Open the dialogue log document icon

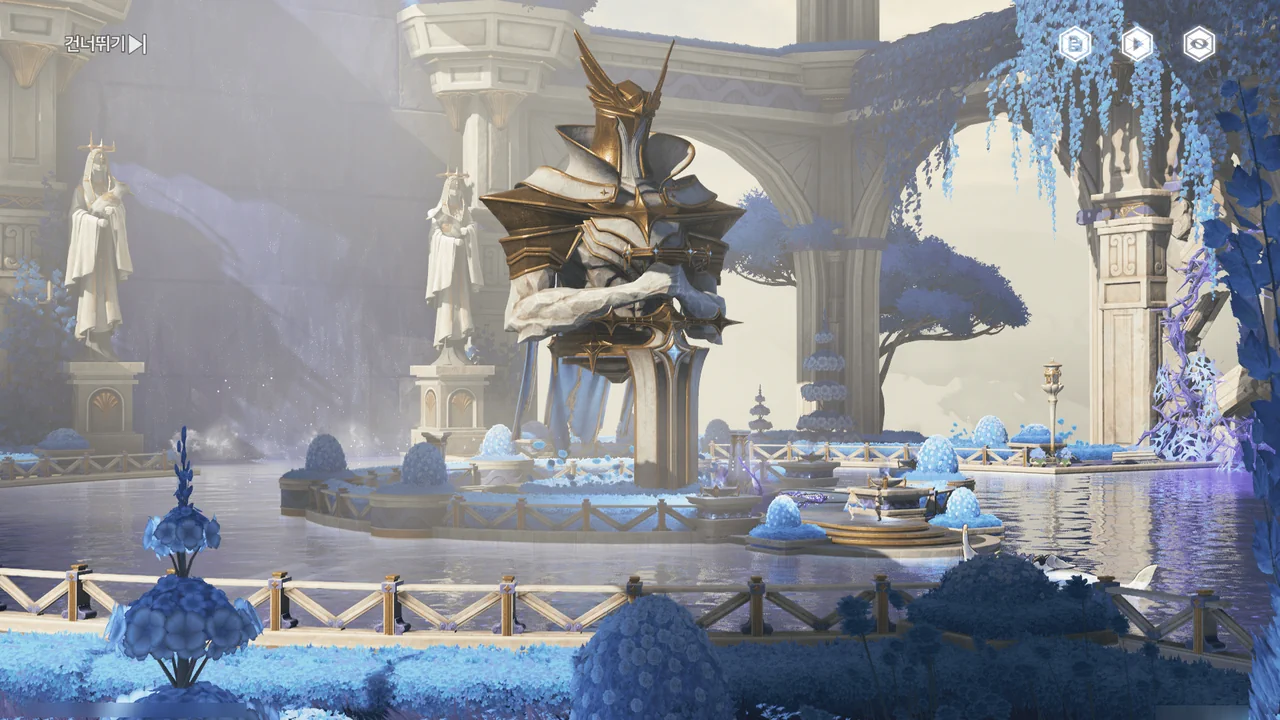(x=1075, y=44)
